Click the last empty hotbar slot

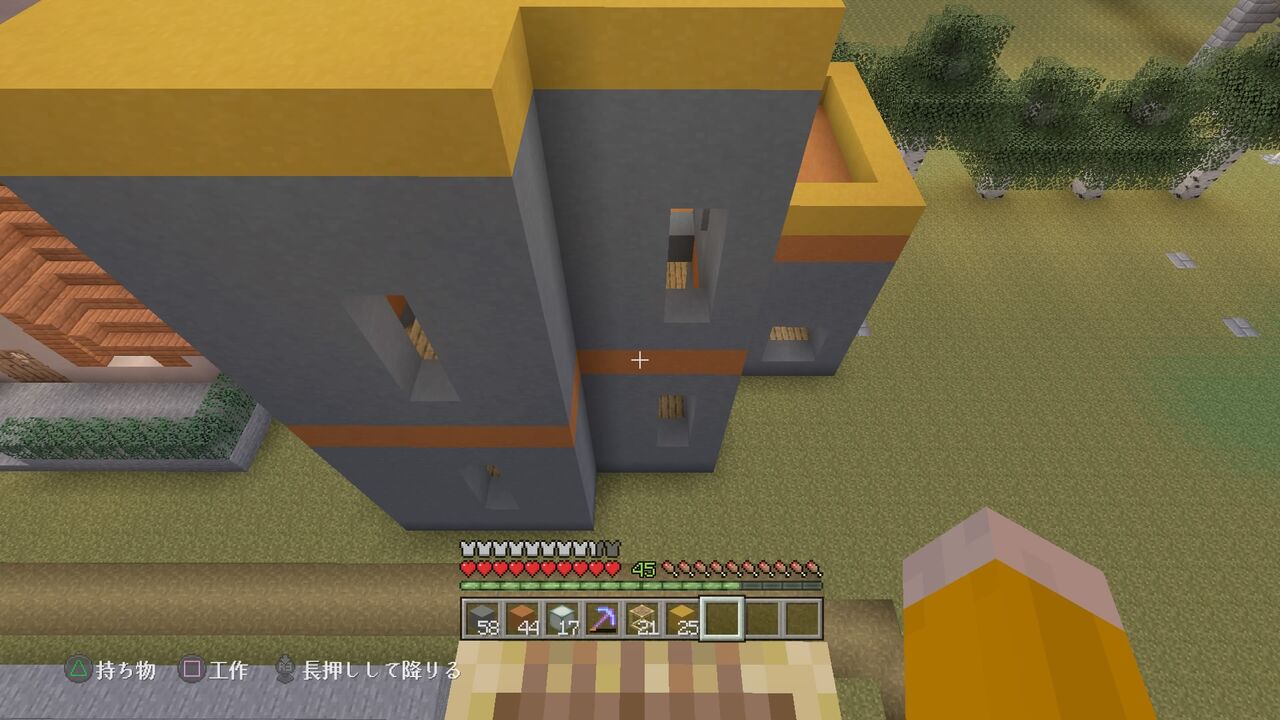tap(802, 618)
